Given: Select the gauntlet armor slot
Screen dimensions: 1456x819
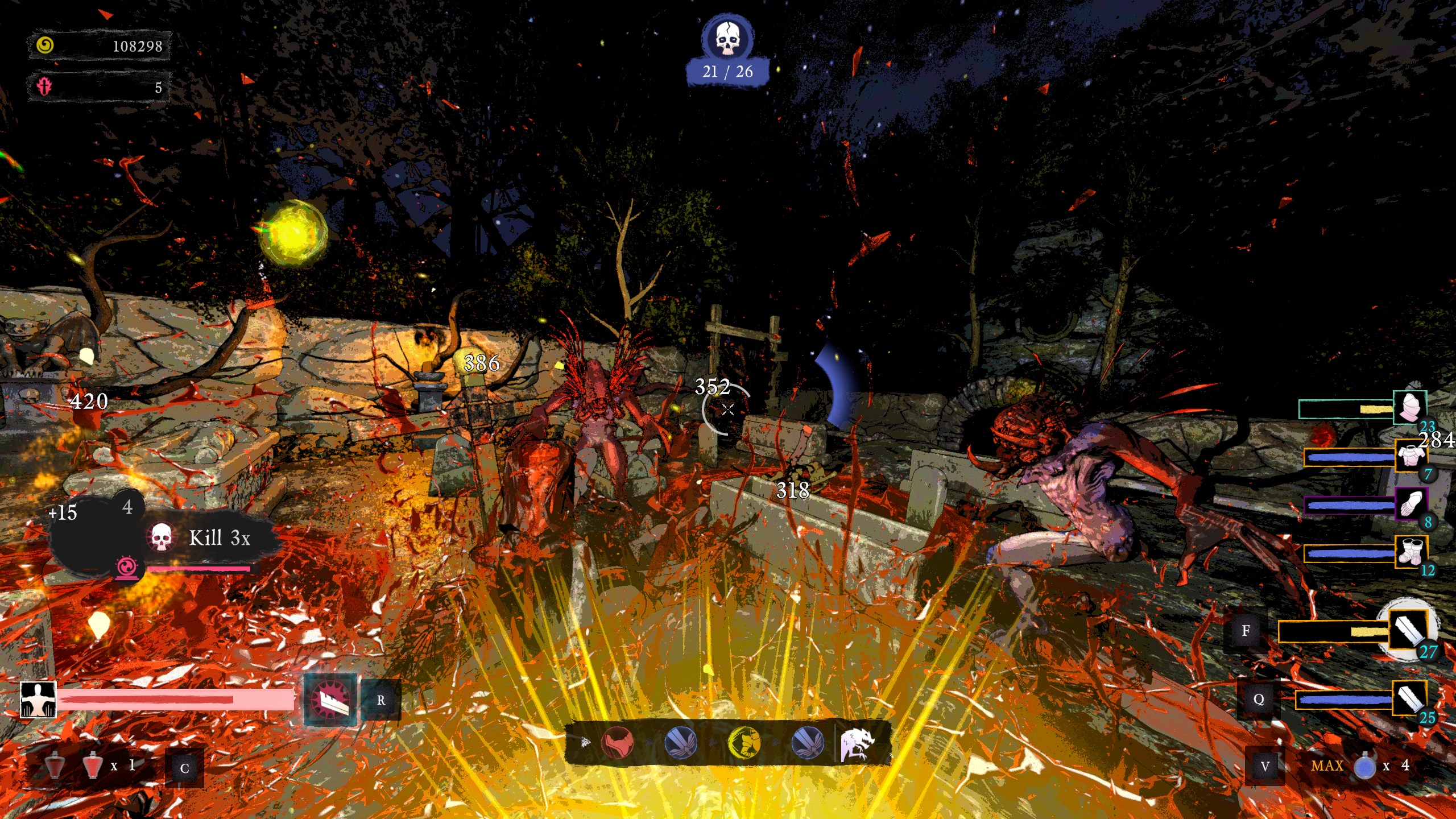Looking at the screenshot, I should click(1410, 504).
